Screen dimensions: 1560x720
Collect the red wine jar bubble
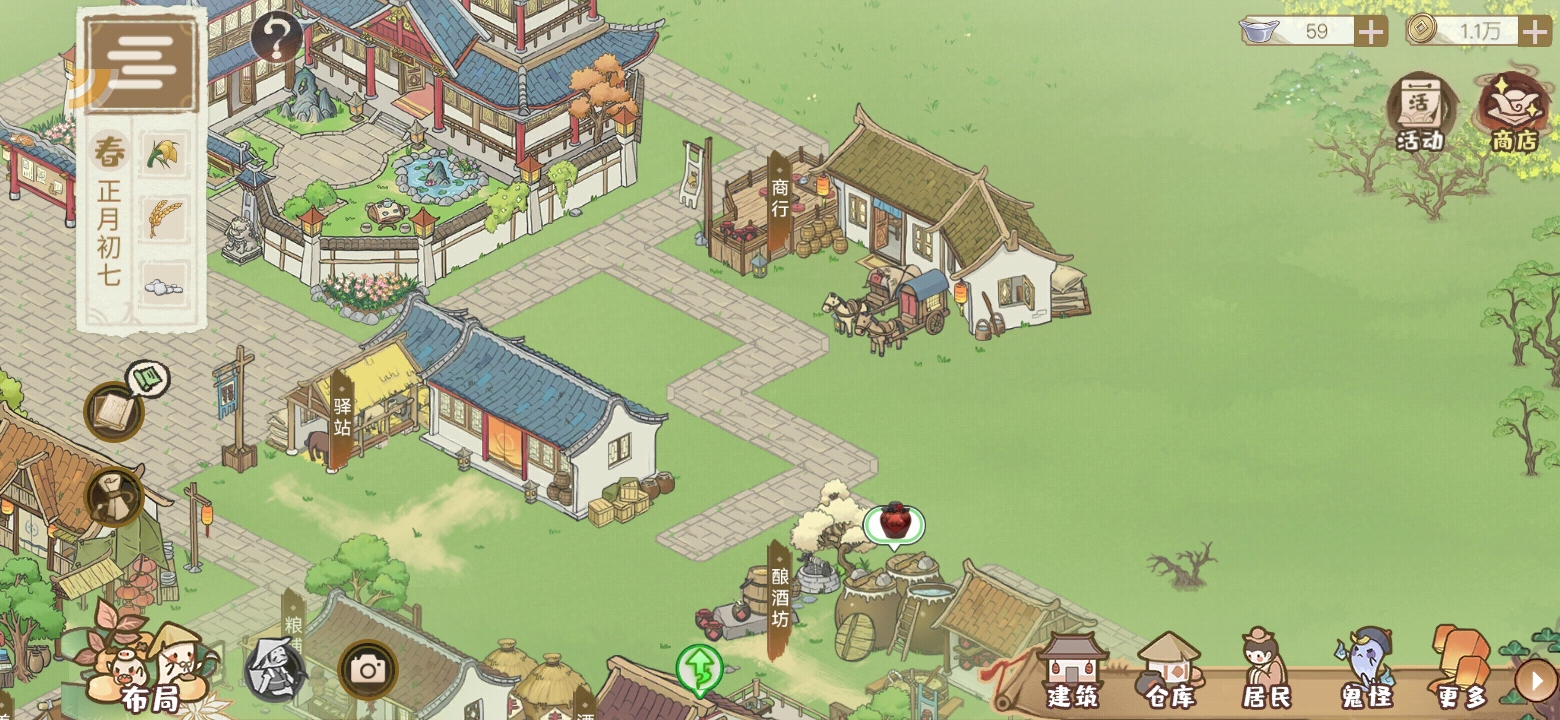(x=894, y=524)
